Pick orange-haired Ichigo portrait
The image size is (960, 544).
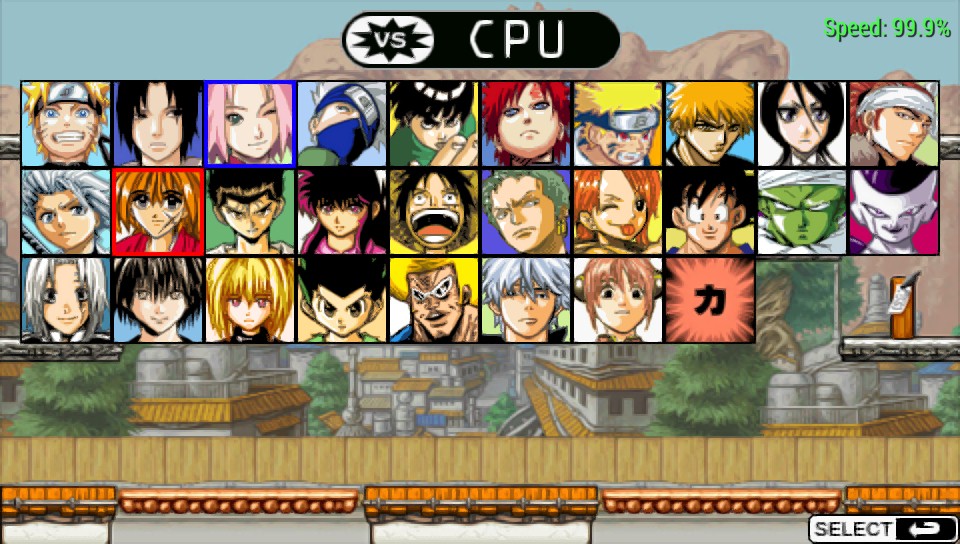point(710,124)
